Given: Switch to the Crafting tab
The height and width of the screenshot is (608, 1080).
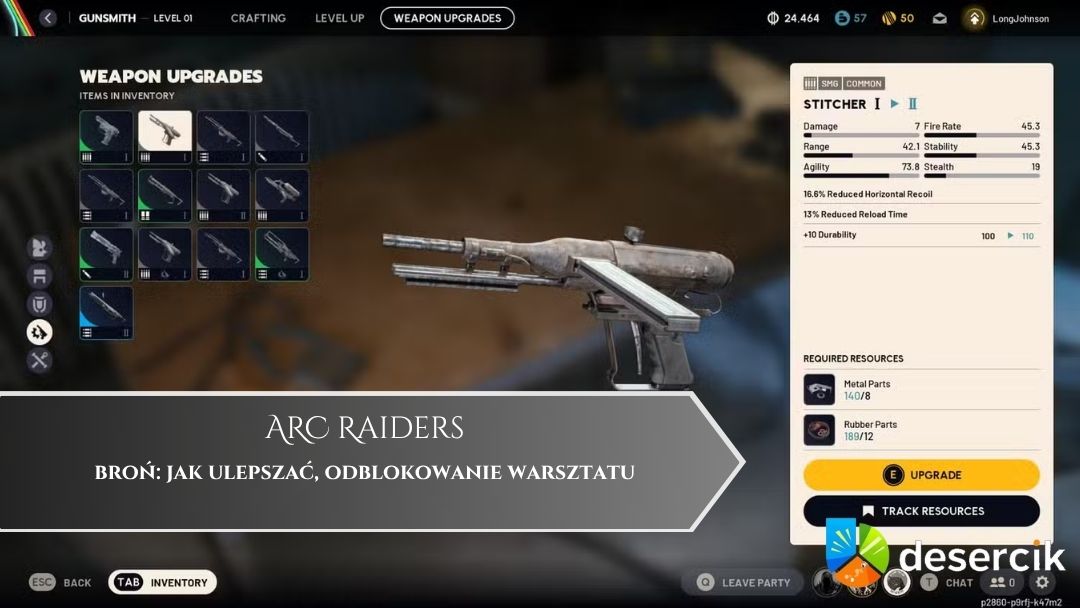Looking at the screenshot, I should [x=258, y=18].
